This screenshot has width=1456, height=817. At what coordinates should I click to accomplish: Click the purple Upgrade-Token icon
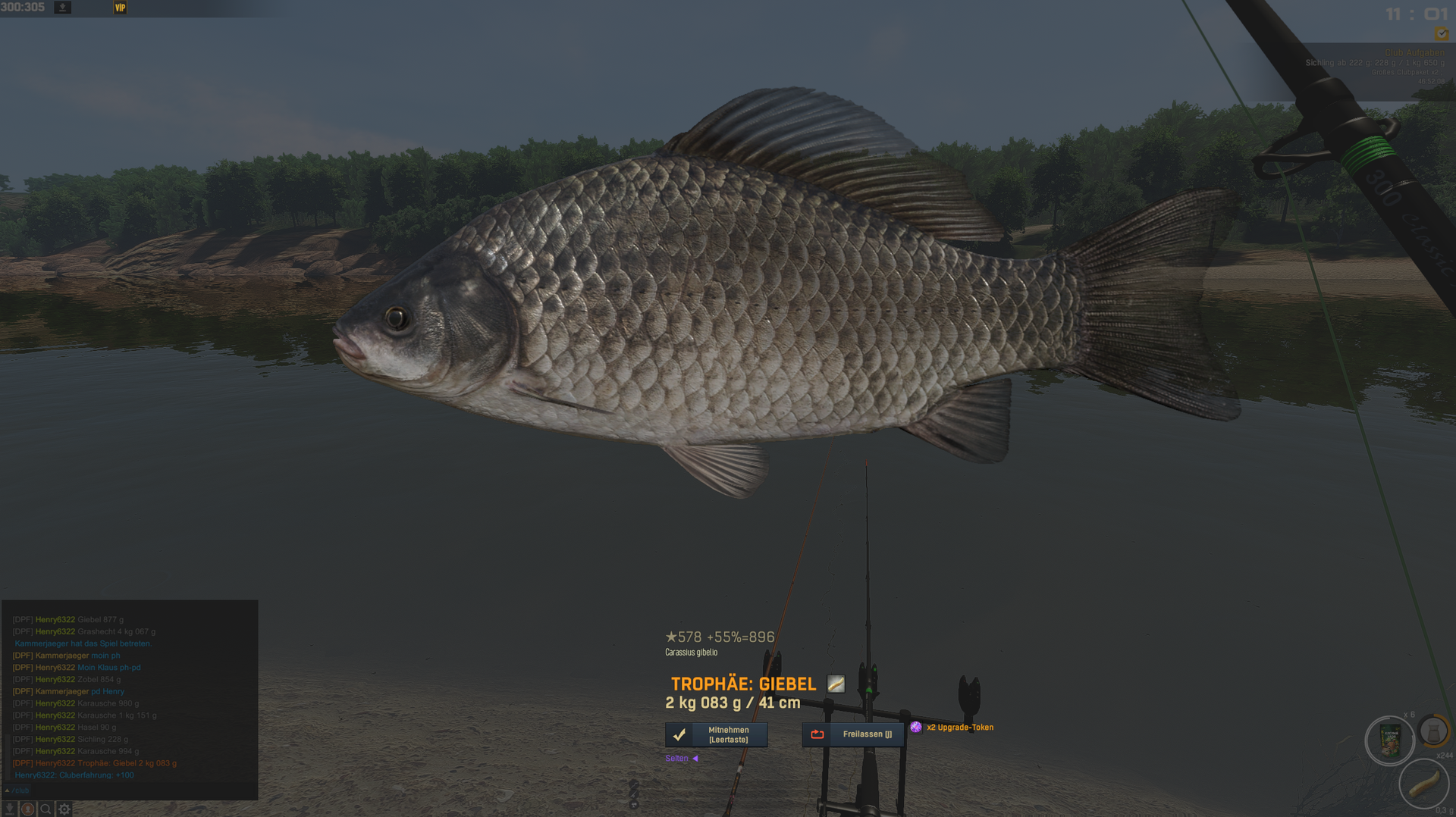[916, 728]
